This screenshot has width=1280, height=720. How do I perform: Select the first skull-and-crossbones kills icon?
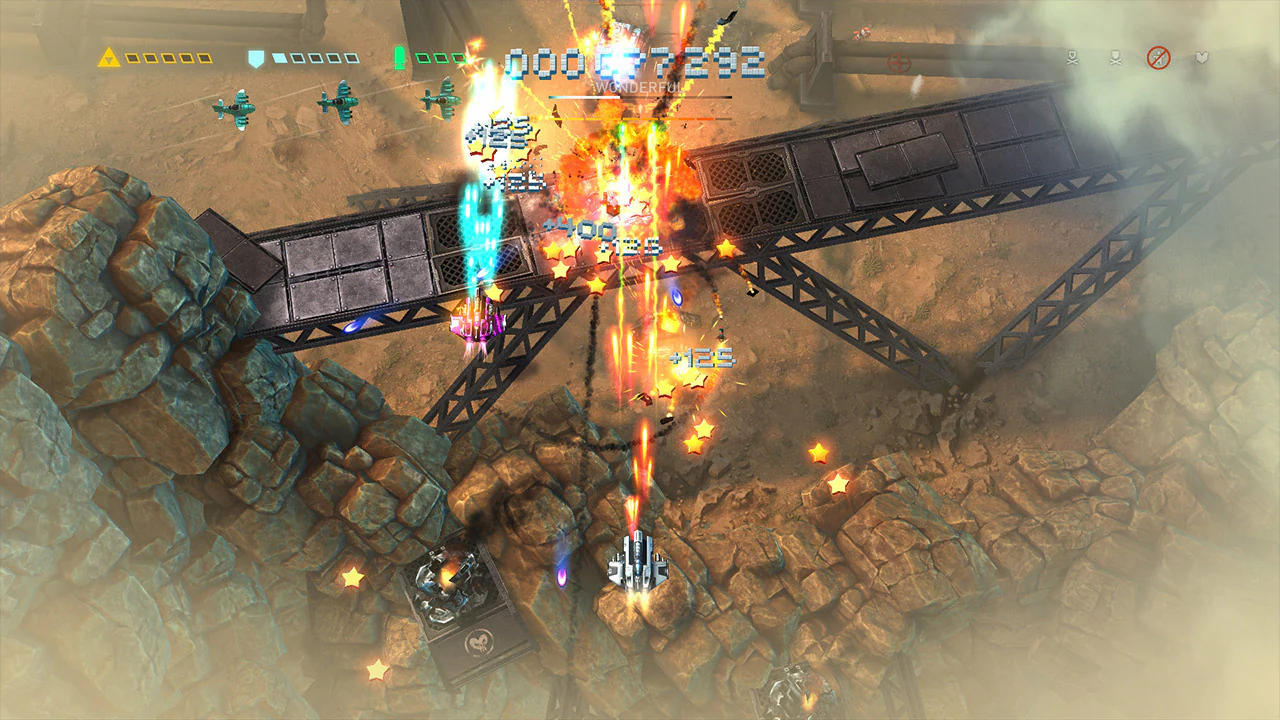point(1073,57)
